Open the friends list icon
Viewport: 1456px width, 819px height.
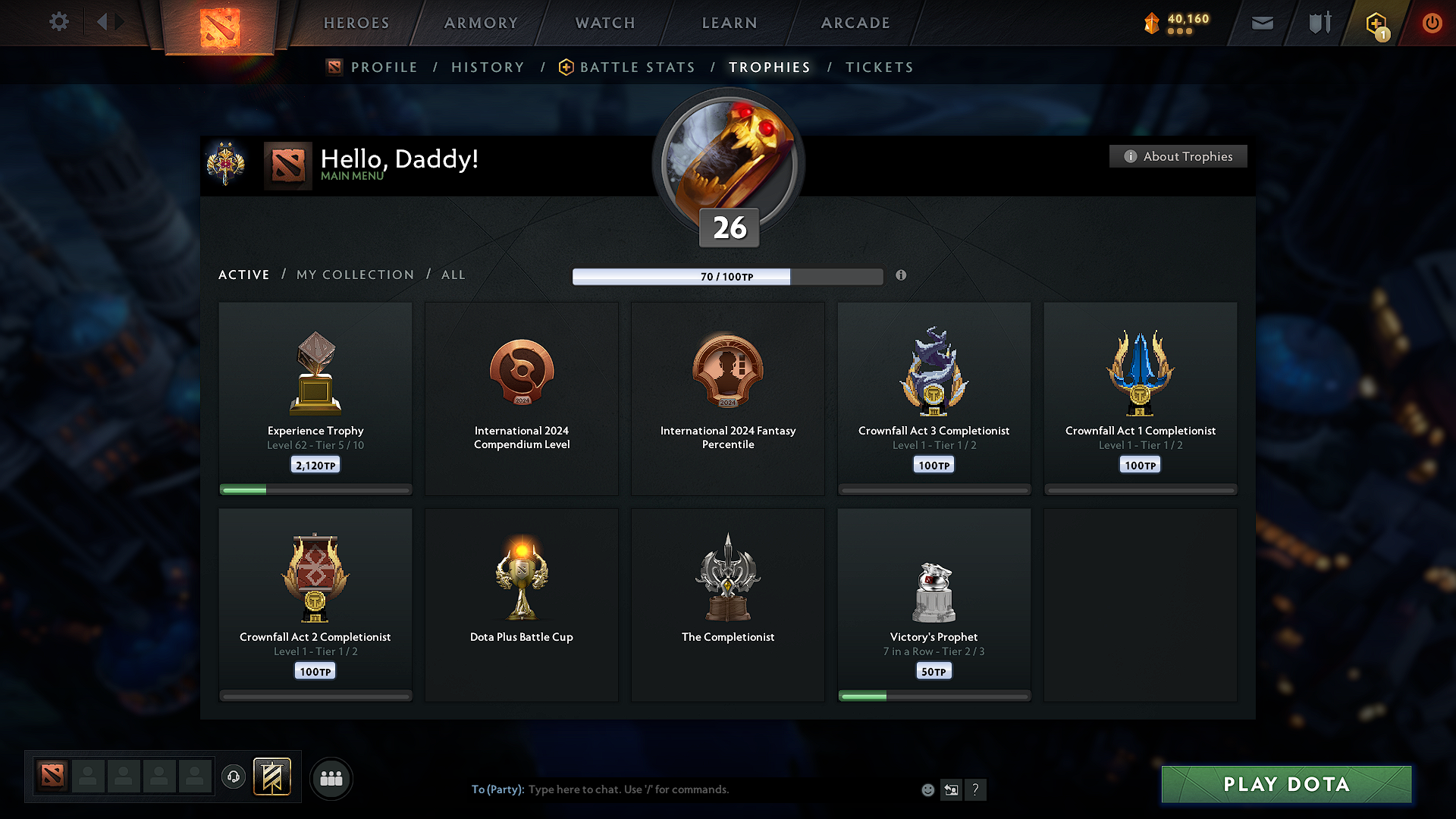pyautogui.click(x=331, y=778)
